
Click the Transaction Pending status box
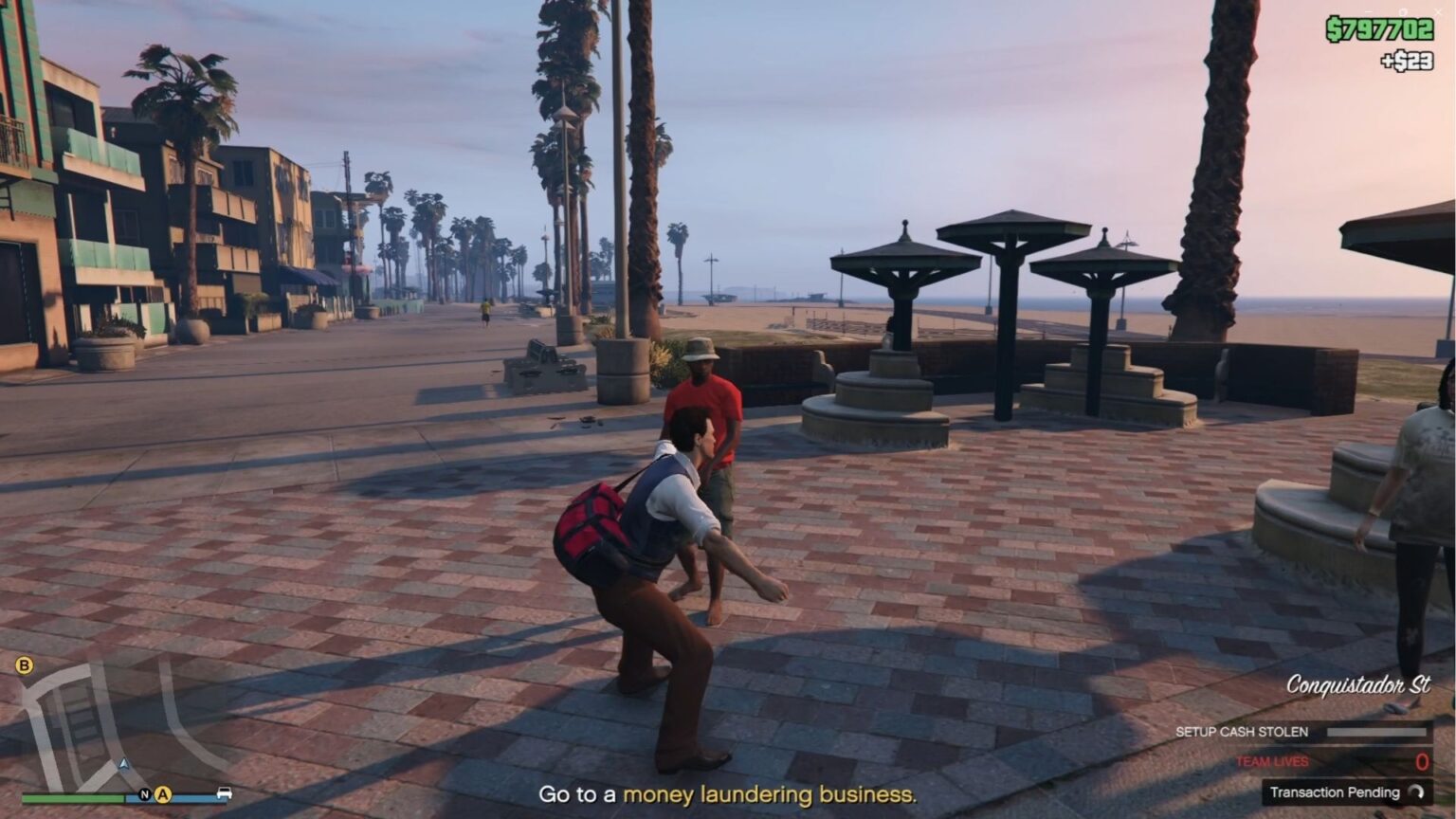1346,792
